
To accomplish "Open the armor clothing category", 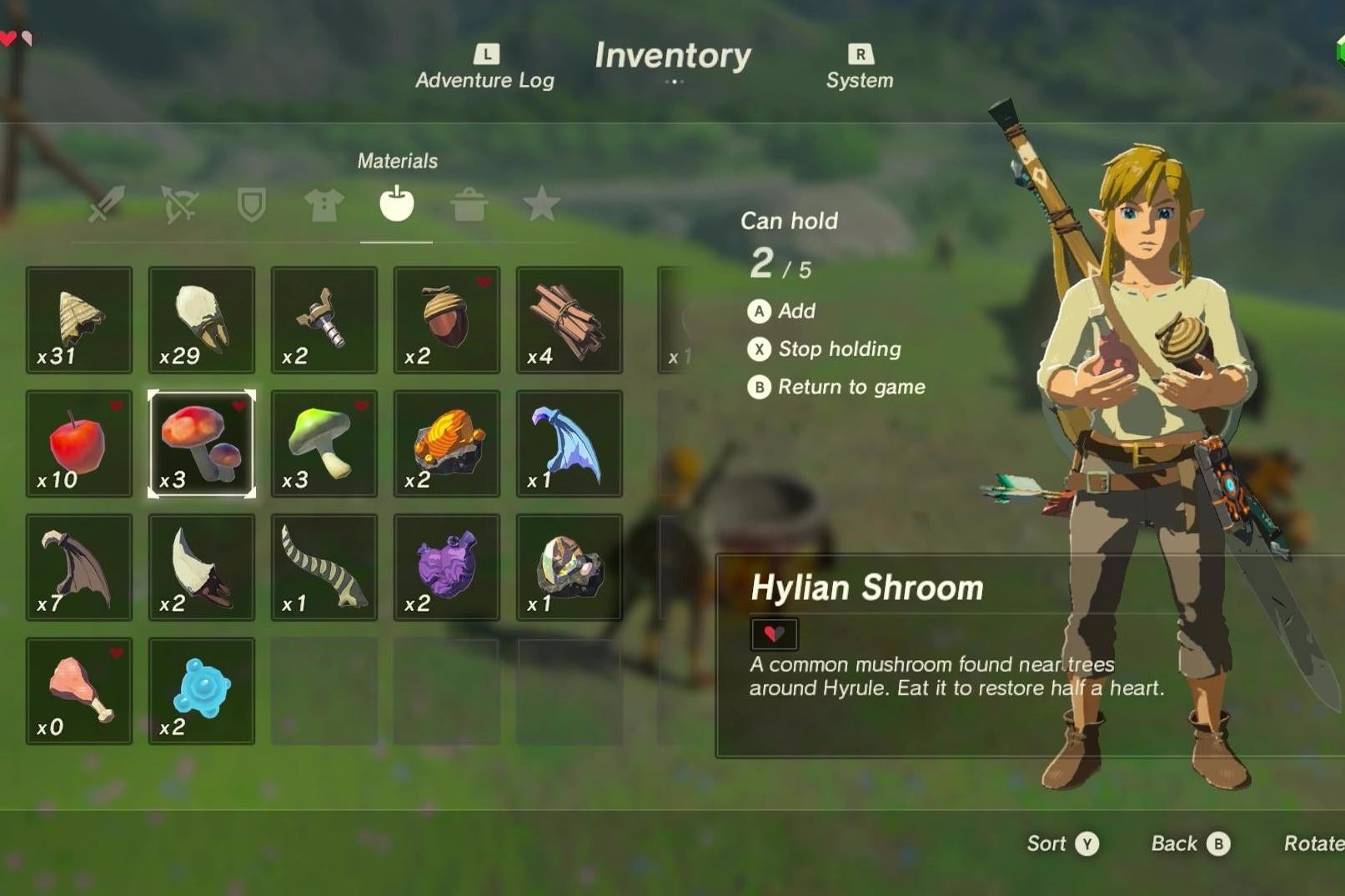I will (x=324, y=207).
